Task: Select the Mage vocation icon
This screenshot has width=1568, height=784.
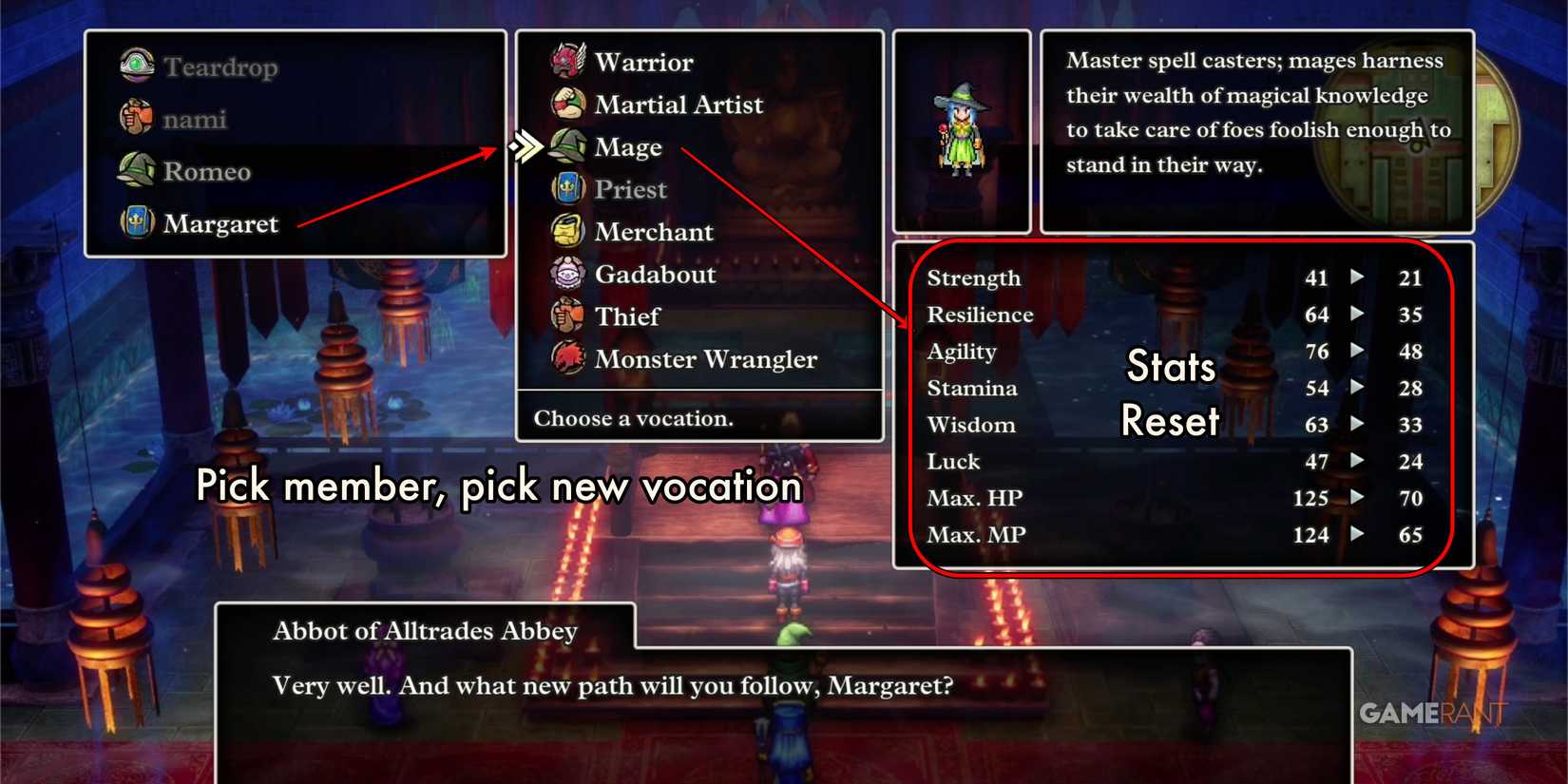Action: pyautogui.click(x=567, y=146)
